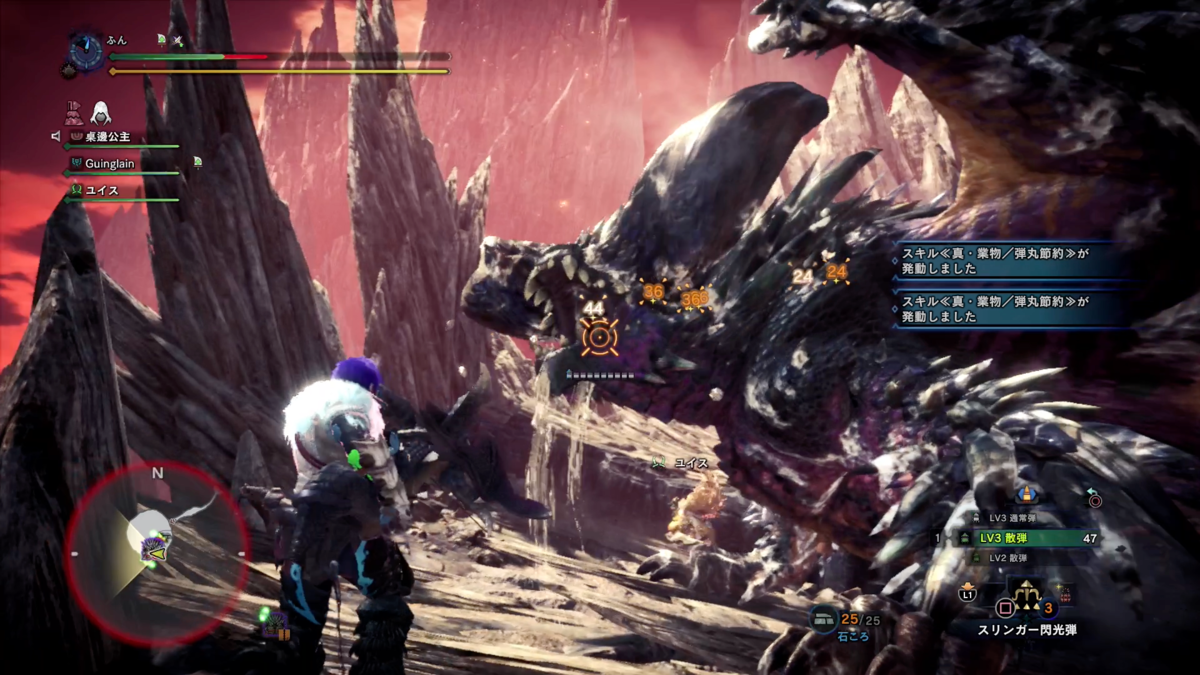Click the speaker icon beside 桌邊公主
The height and width of the screenshot is (675, 1200).
tap(56, 136)
